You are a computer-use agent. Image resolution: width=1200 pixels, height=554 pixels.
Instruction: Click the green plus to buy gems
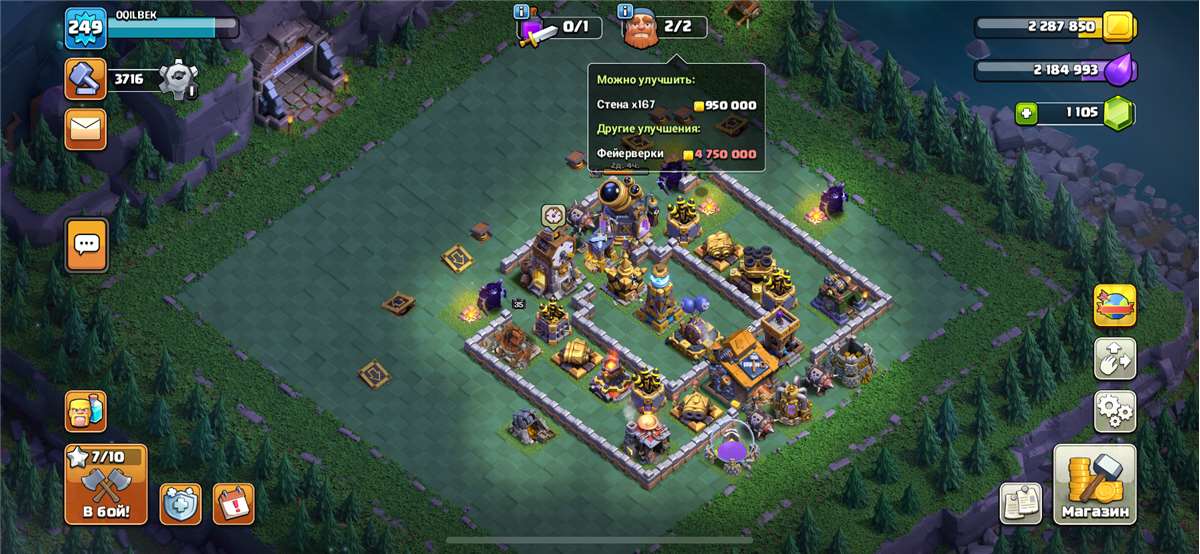click(1026, 113)
